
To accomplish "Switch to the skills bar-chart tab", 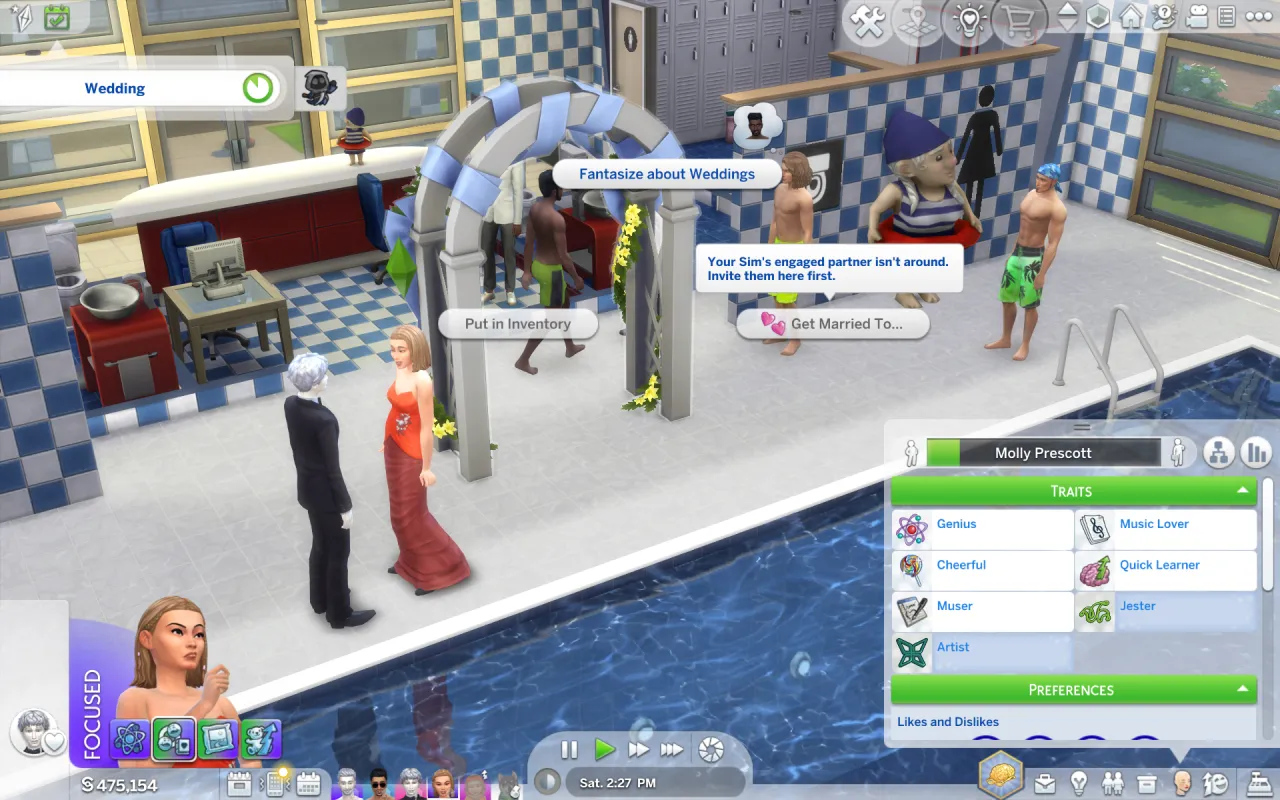I will (1256, 452).
